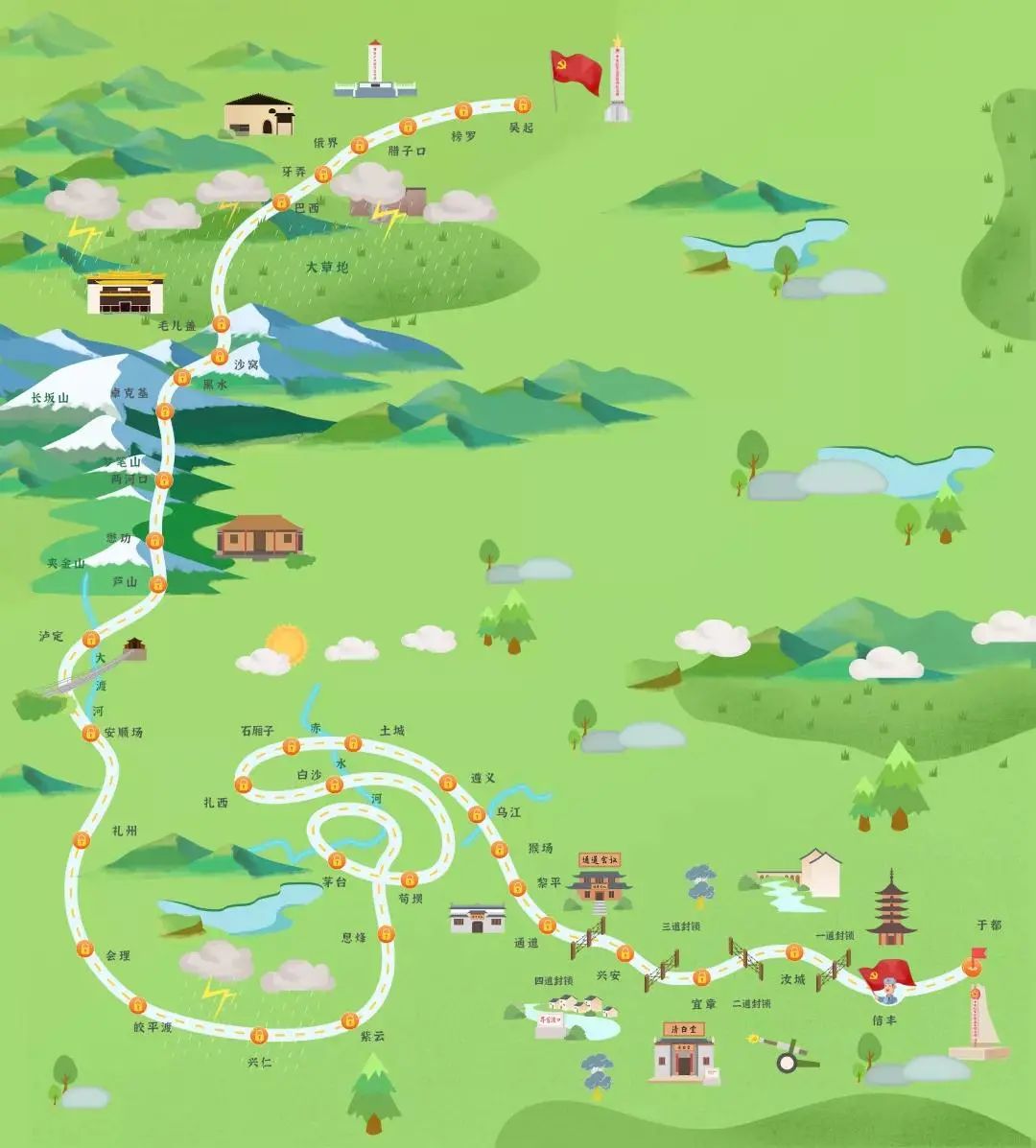
Task: Select the 汝城 locked stage
Action: (x=794, y=951)
